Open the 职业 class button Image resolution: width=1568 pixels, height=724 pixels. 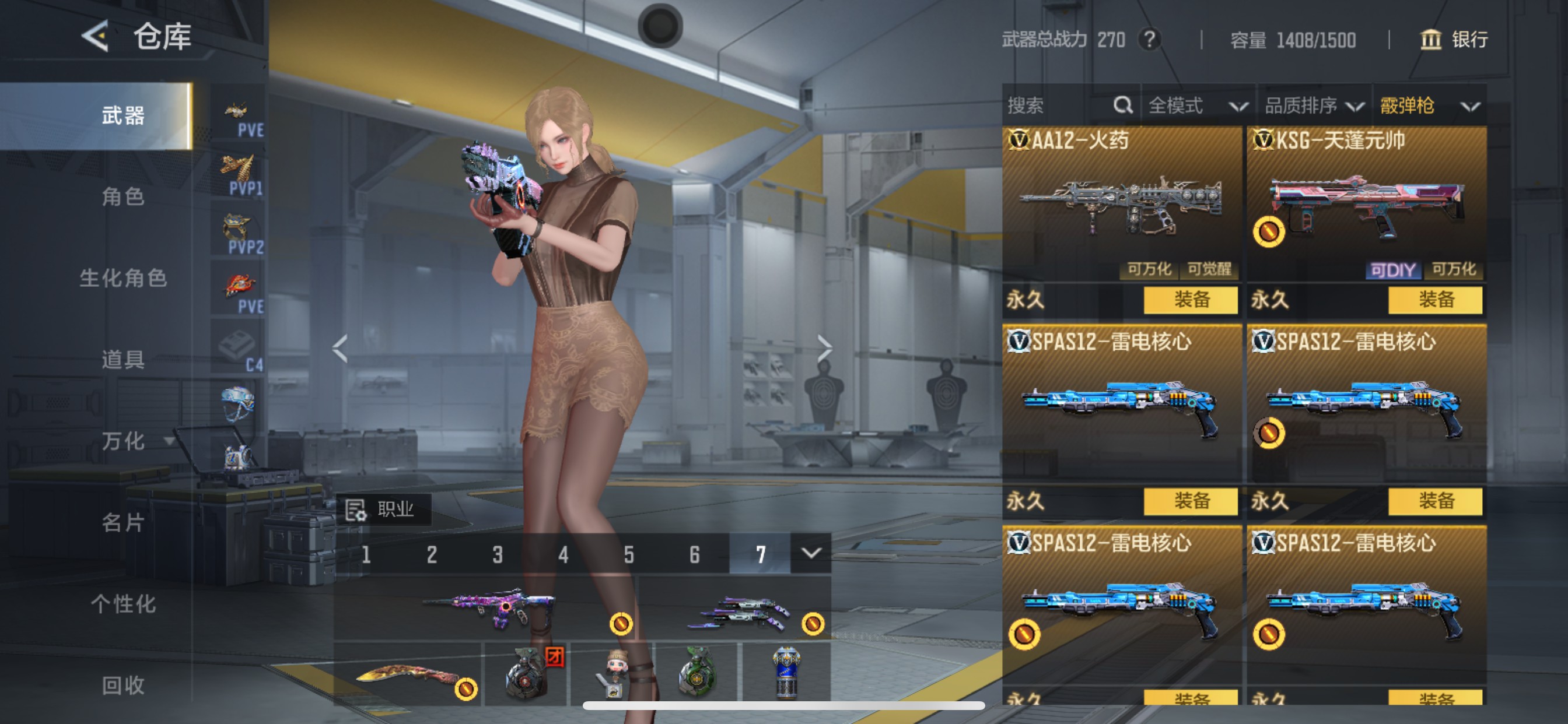[383, 509]
